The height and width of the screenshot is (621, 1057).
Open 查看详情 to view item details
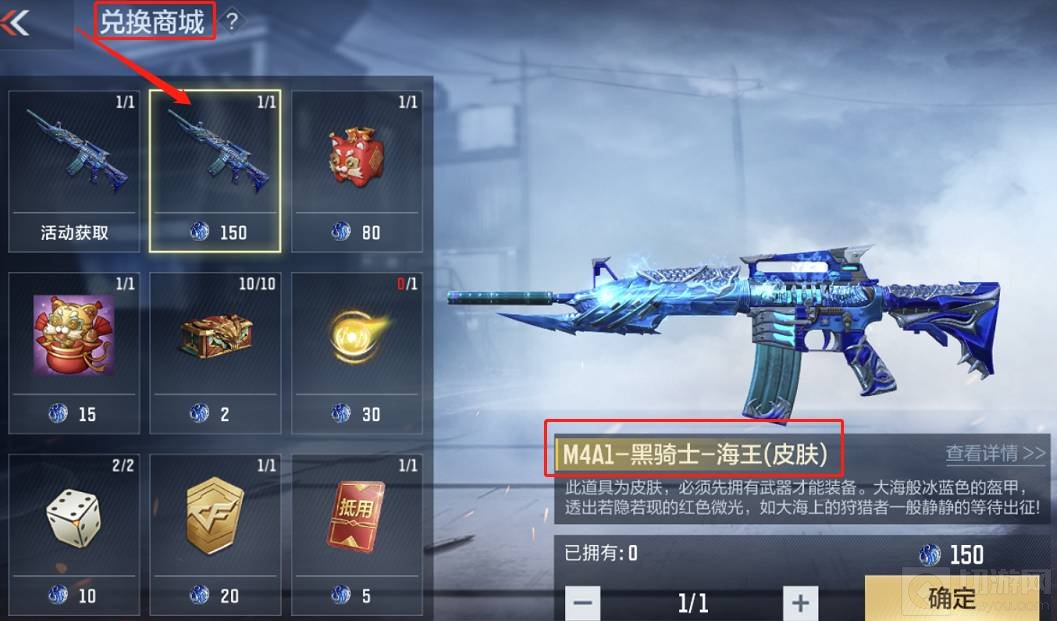(x=995, y=453)
